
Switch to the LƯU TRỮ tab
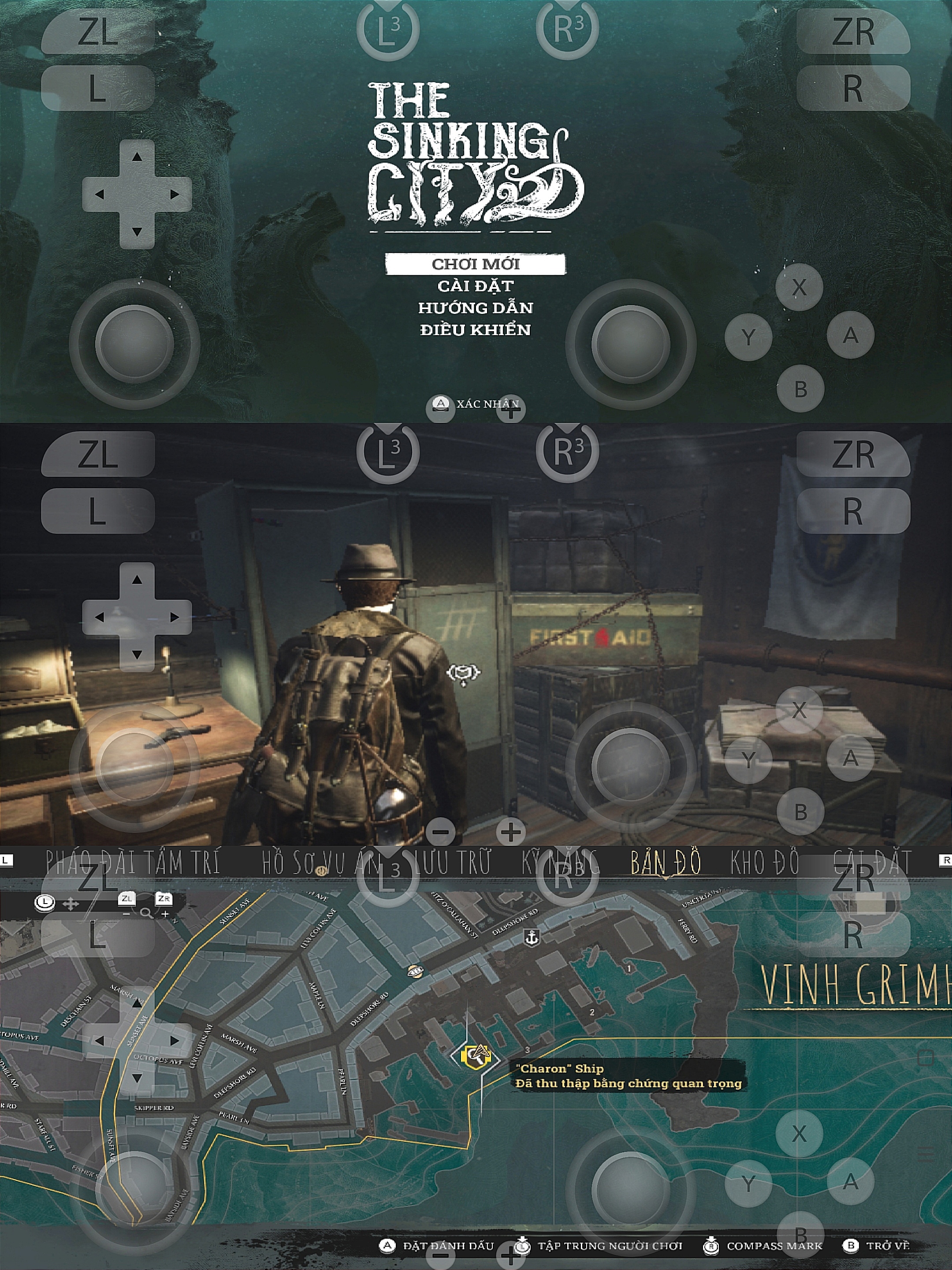tap(453, 863)
